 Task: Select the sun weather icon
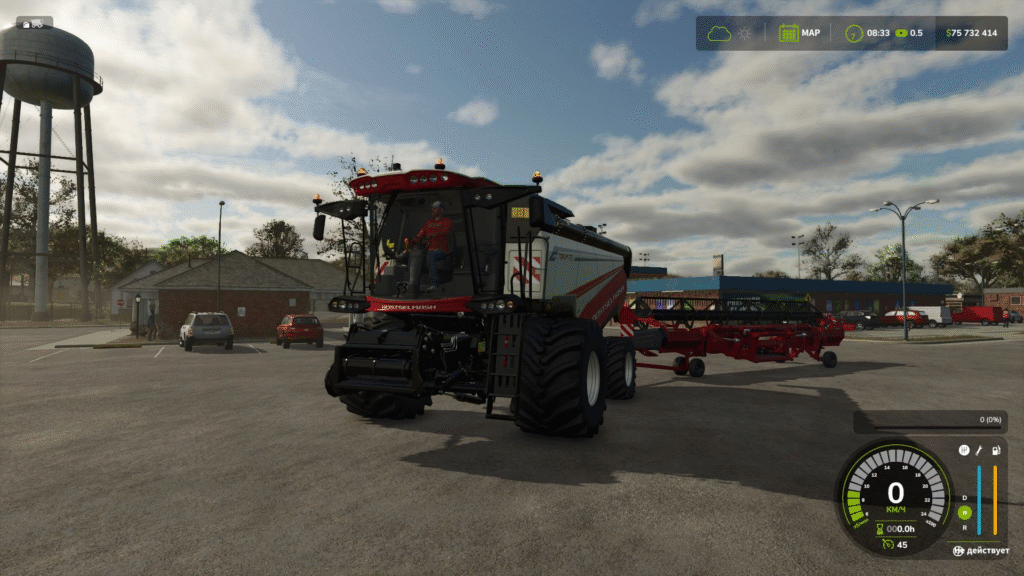[x=745, y=33]
